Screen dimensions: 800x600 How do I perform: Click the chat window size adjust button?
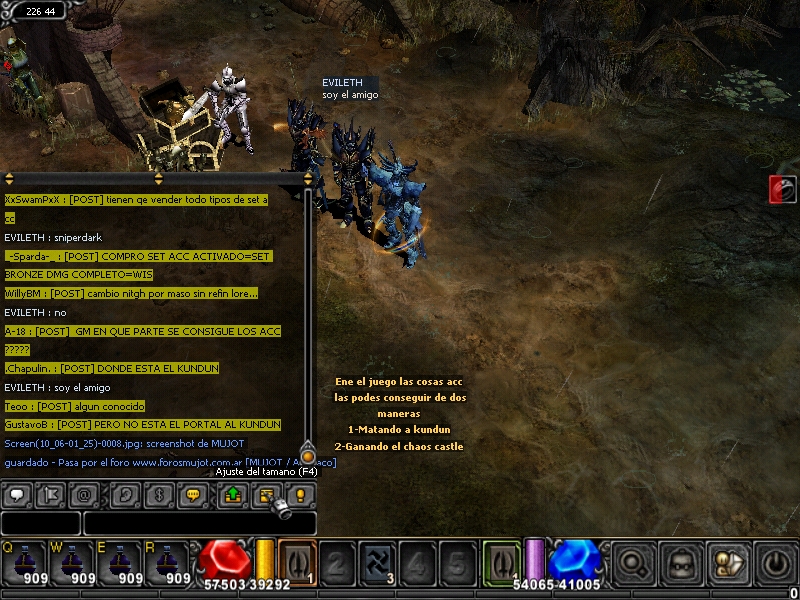coord(266,494)
